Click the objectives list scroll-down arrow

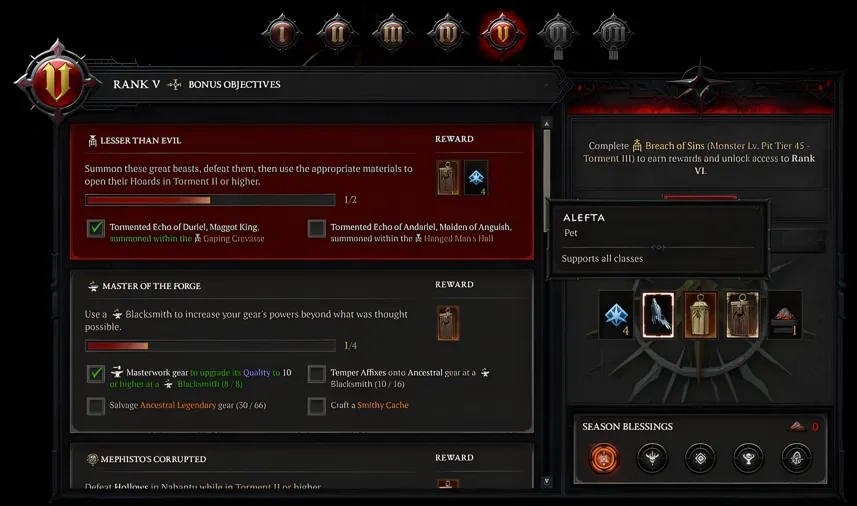click(x=546, y=481)
